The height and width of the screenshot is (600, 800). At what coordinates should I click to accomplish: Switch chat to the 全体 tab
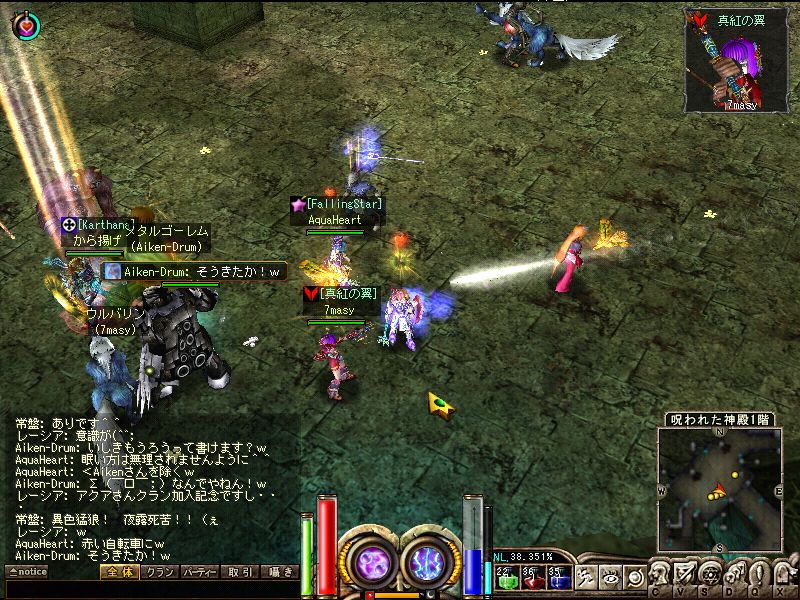(119, 572)
